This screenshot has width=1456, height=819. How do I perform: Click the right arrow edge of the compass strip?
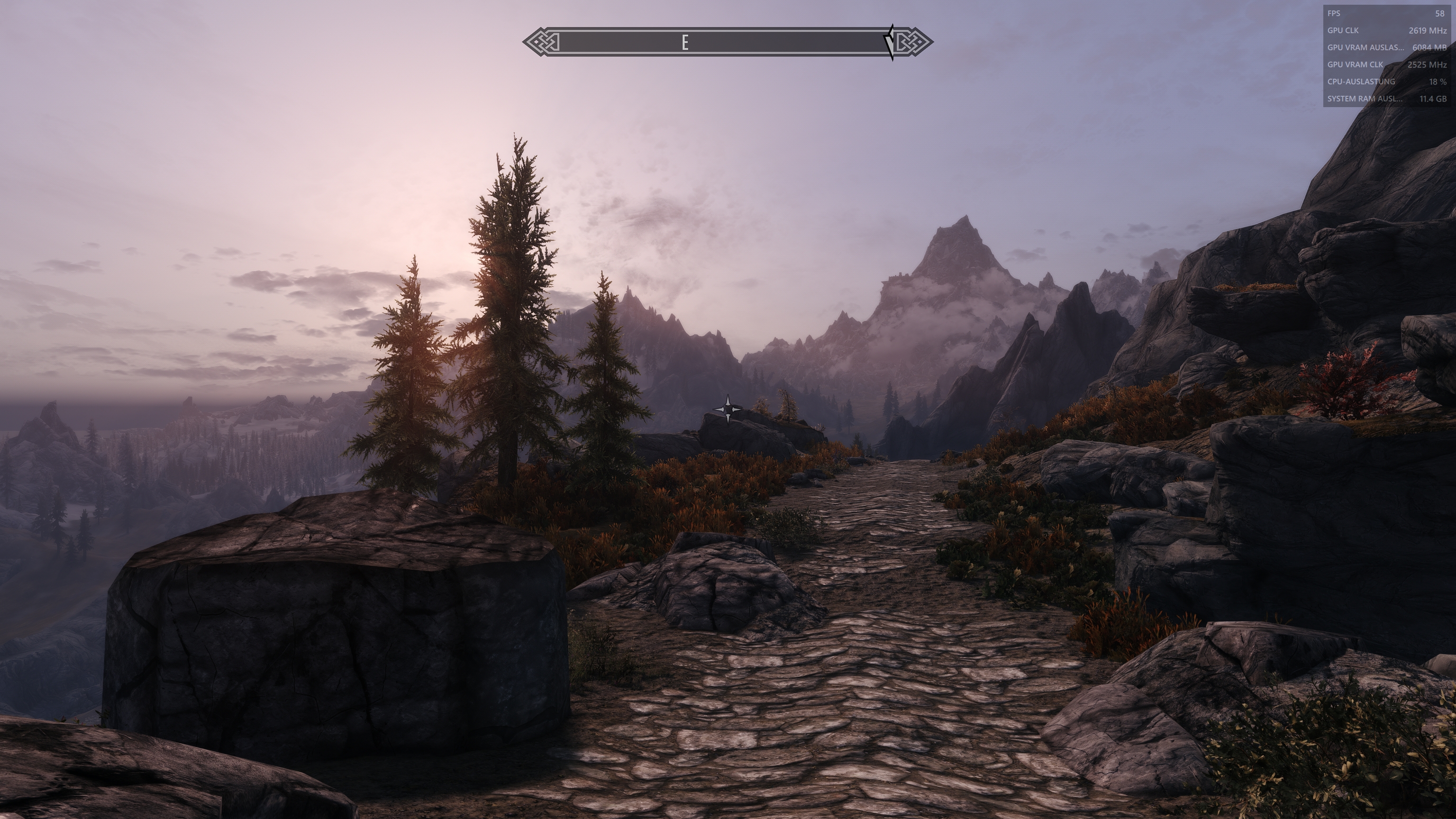tap(928, 41)
